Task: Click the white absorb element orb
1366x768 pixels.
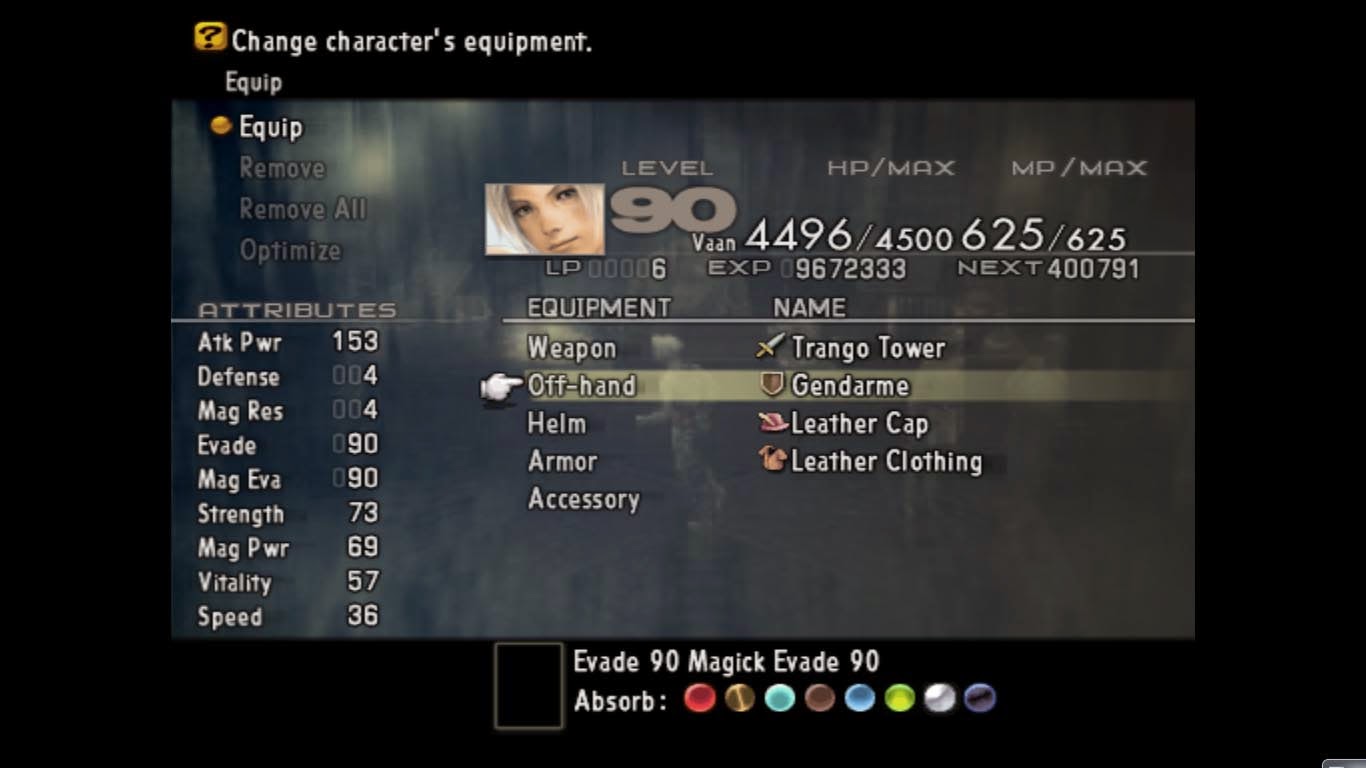Action: point(936,700)
